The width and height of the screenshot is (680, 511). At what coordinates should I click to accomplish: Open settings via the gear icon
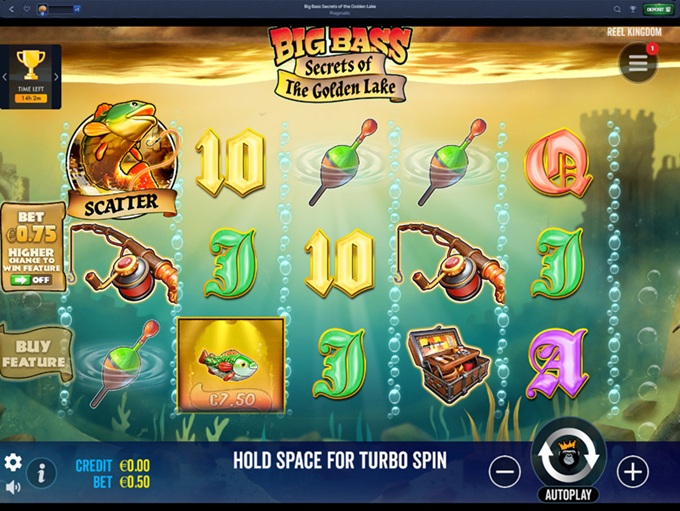point(13,462)
